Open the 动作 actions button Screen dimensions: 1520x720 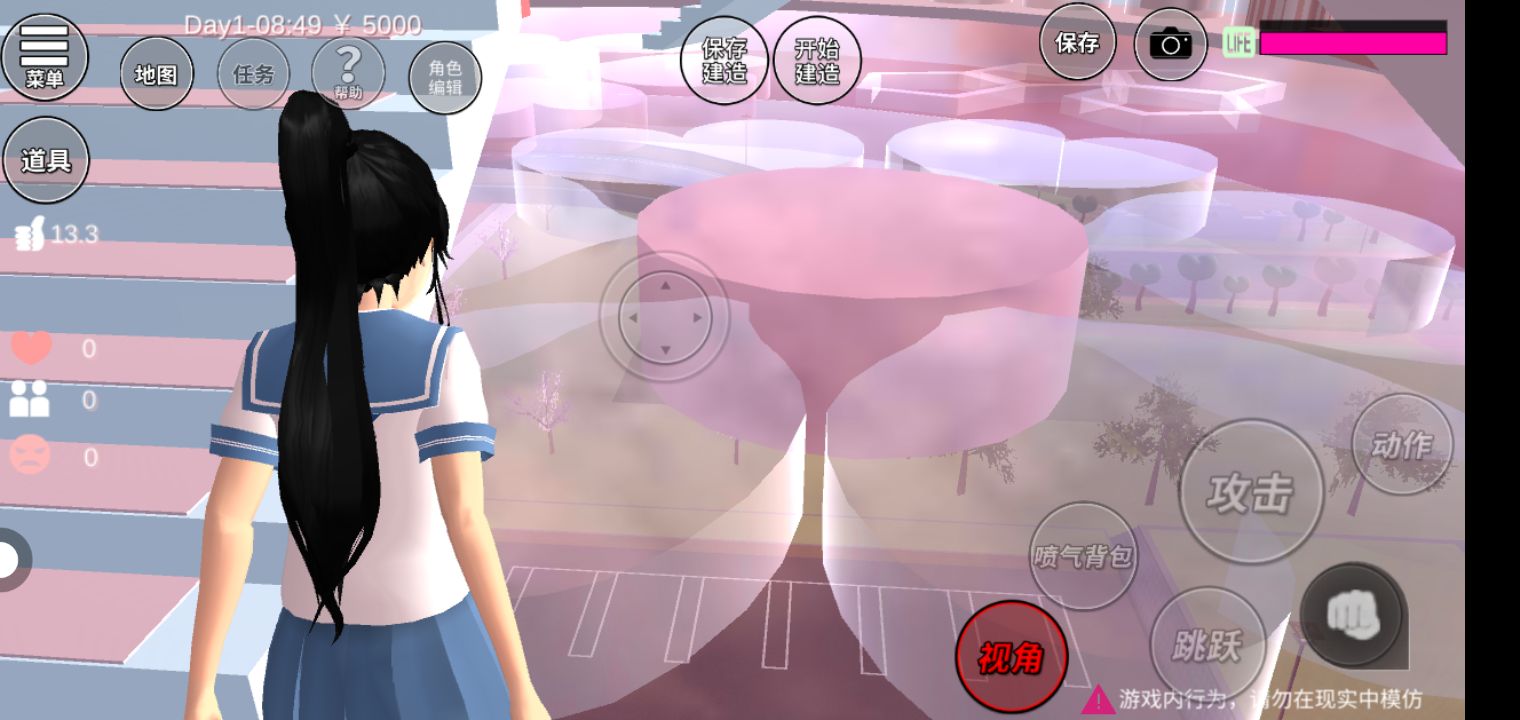(1401, 444)
